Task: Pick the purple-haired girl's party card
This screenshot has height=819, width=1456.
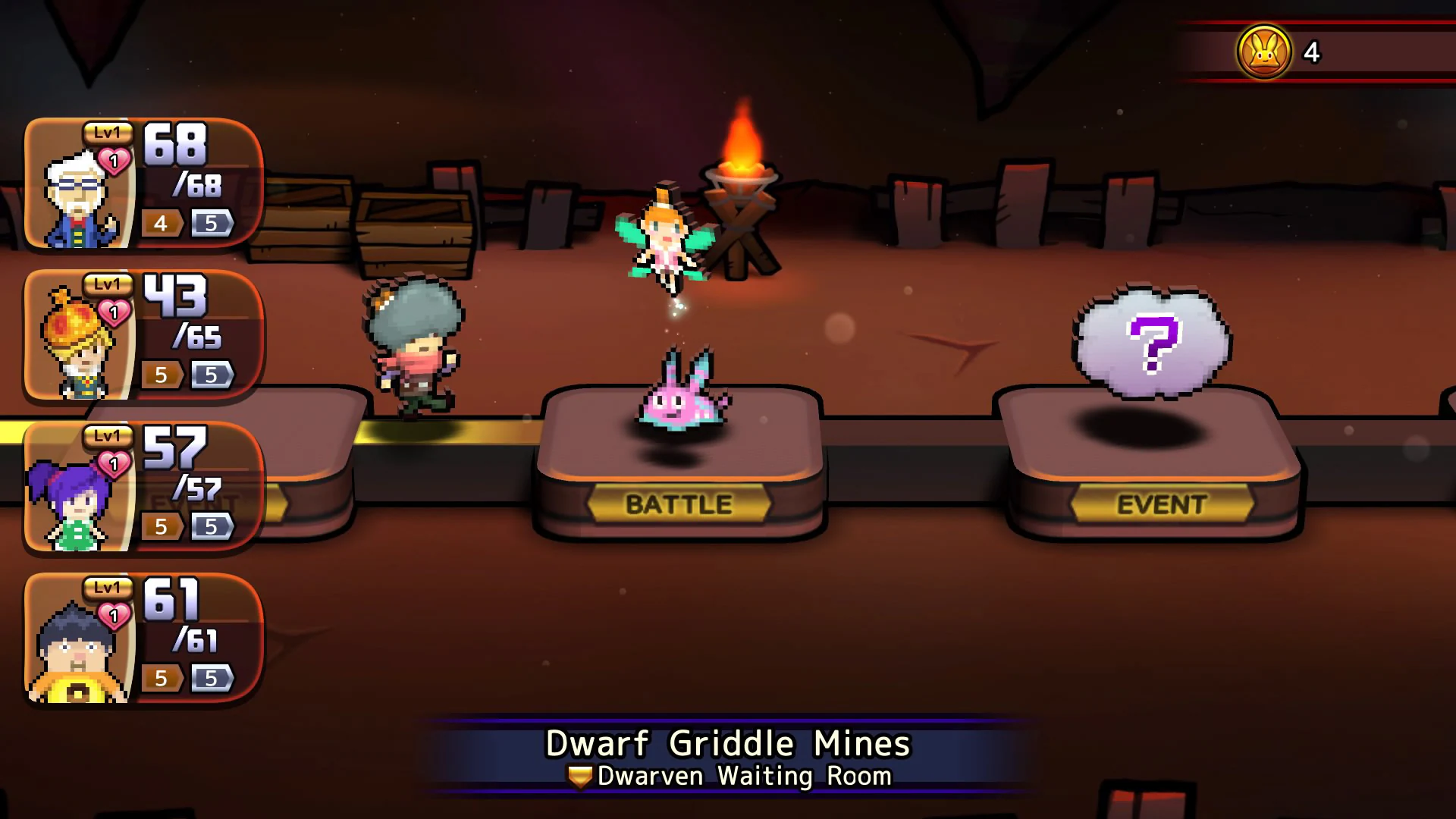Action: [x=143, y=487]
